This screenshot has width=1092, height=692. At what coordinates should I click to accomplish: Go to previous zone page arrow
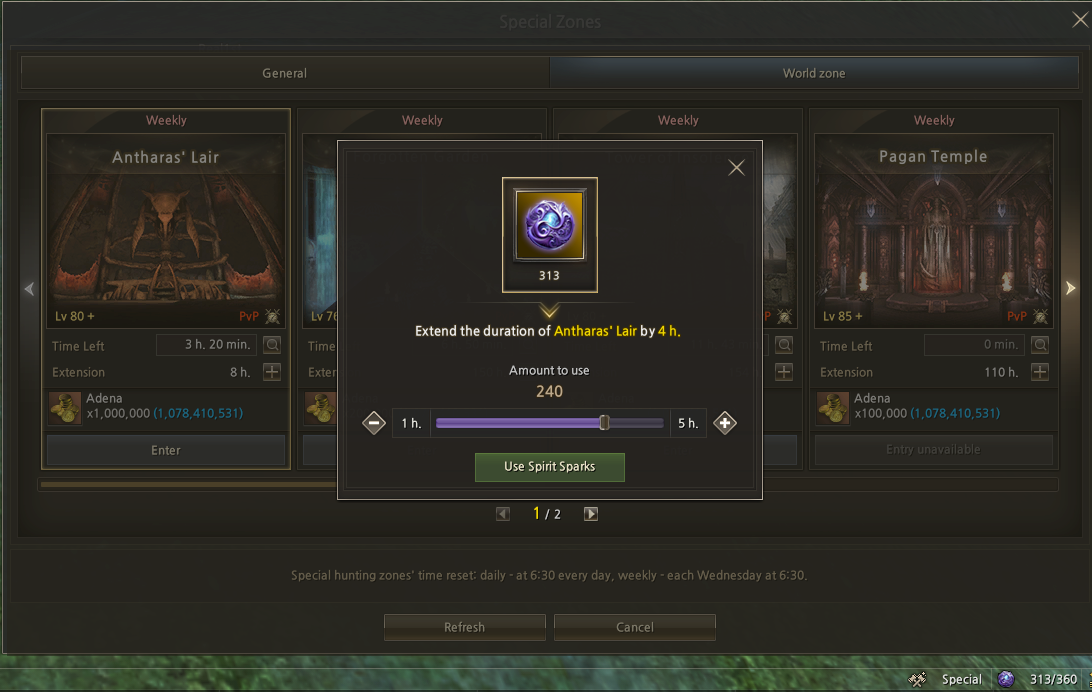point(503,514)
